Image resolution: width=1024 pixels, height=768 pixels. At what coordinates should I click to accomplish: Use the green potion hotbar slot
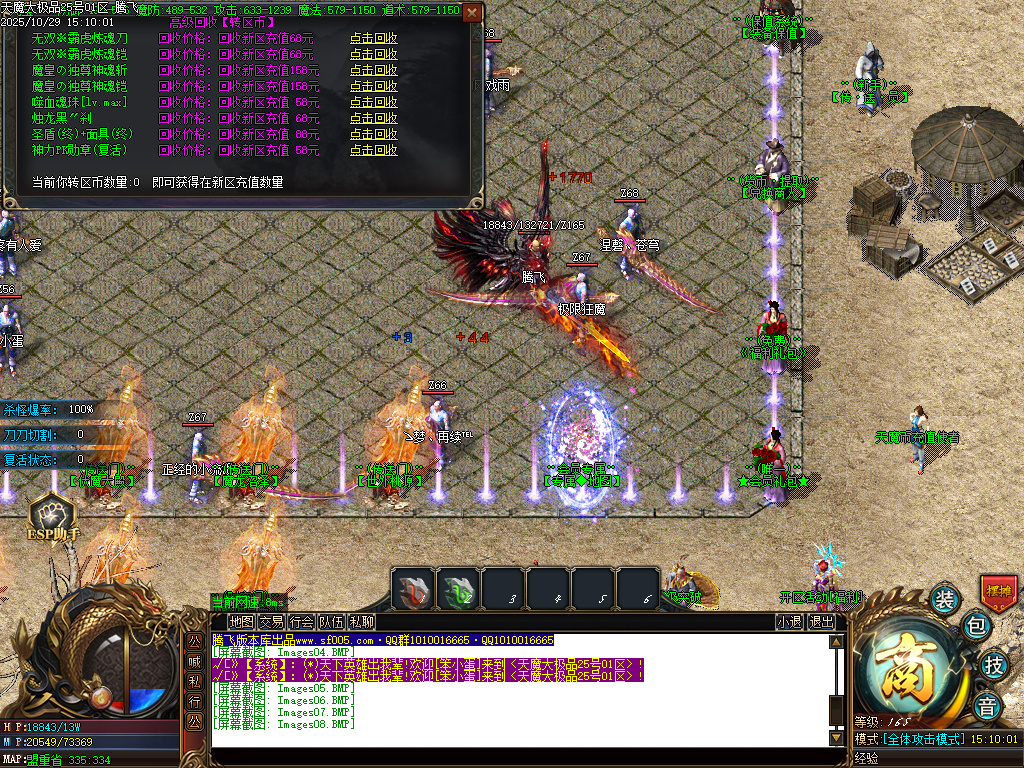point(457,588)
